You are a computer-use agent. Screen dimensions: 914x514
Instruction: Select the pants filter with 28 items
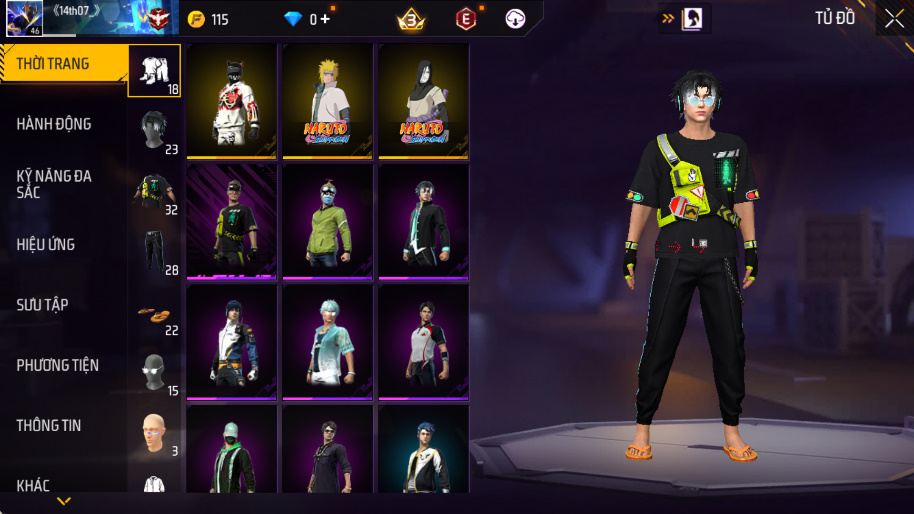154,251
